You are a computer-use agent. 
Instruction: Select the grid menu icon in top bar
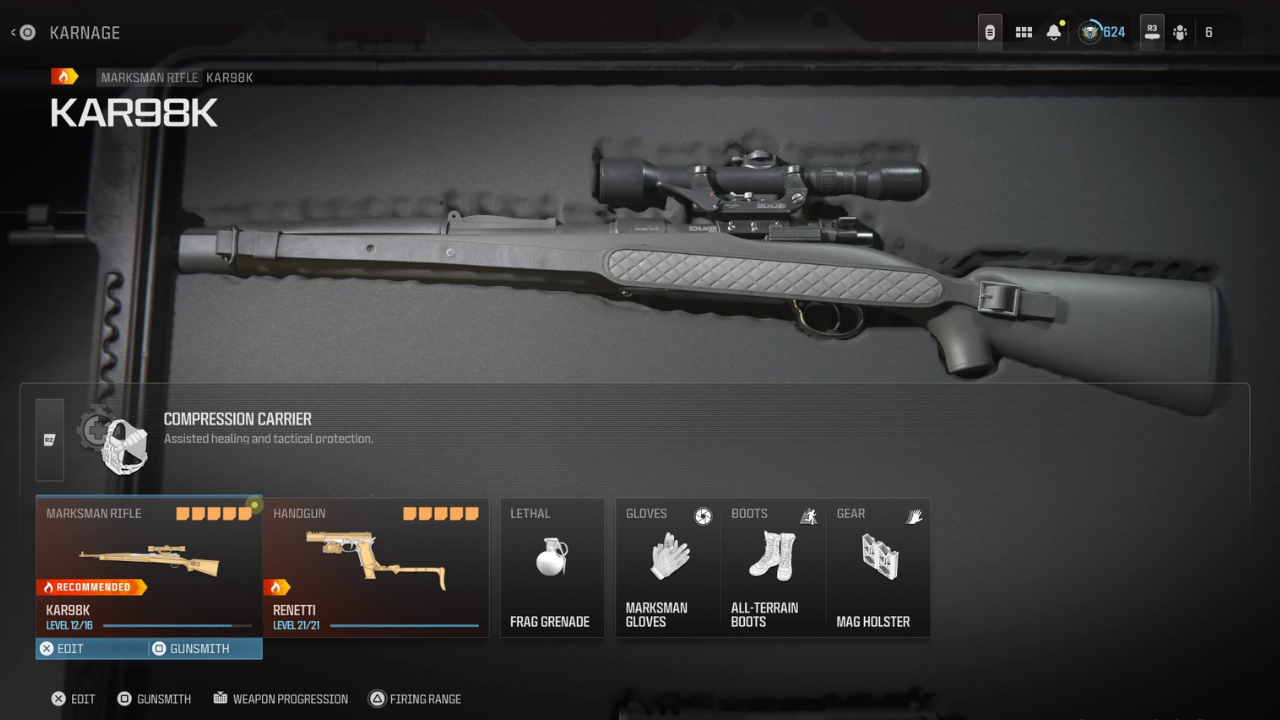click(x=1023, y=31)
